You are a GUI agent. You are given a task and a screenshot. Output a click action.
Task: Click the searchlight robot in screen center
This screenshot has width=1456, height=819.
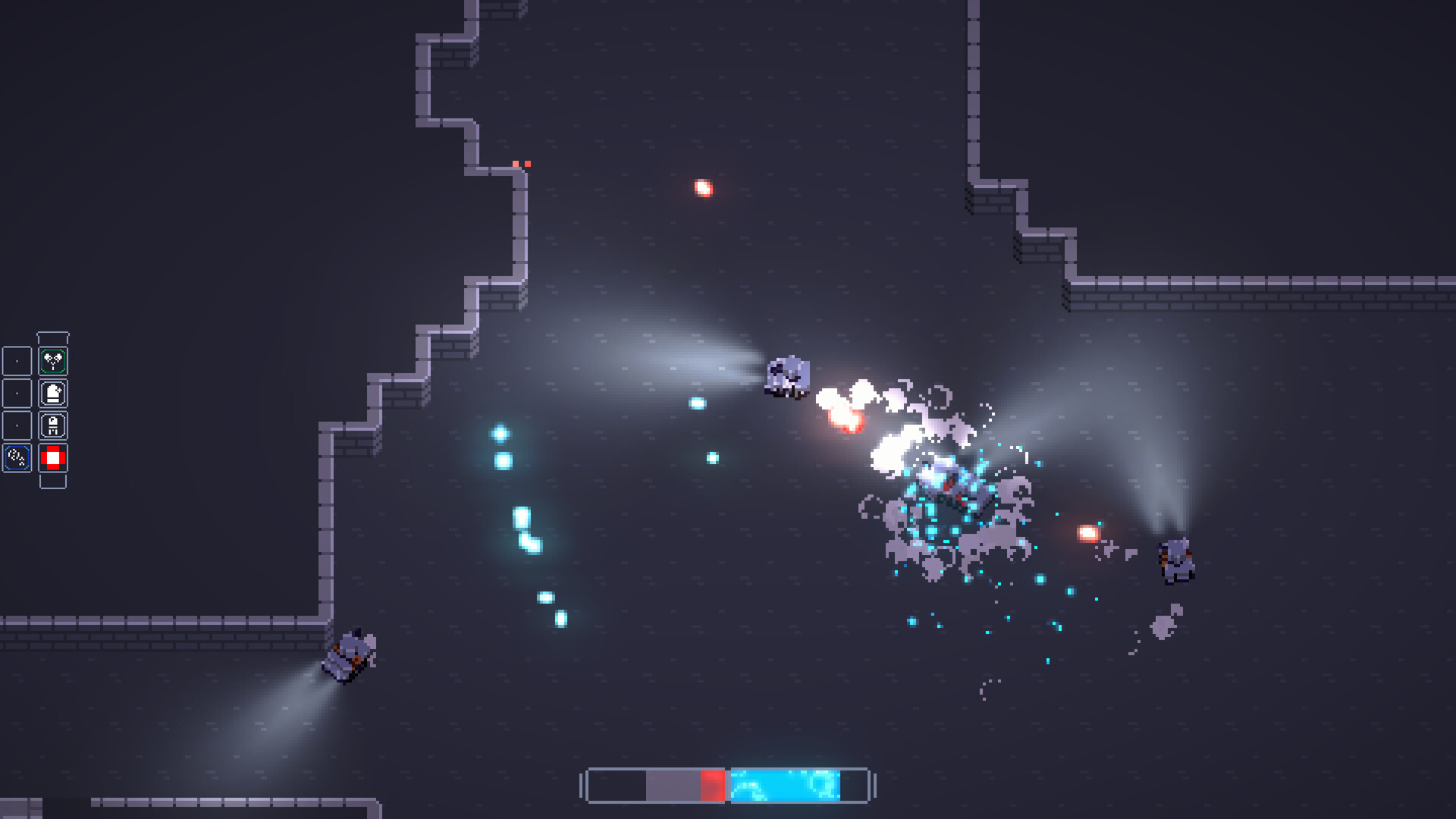[x=789, y=378]
